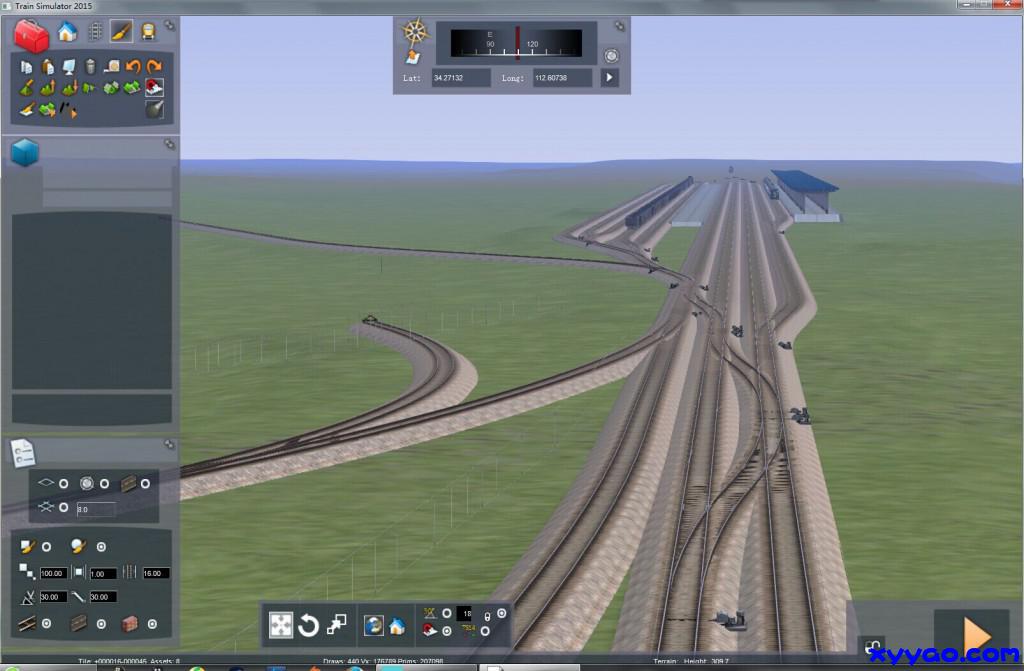This screenshot has width=1024, height=671.
Task: Open the blue cube asset browser
Action: (25, 153)
